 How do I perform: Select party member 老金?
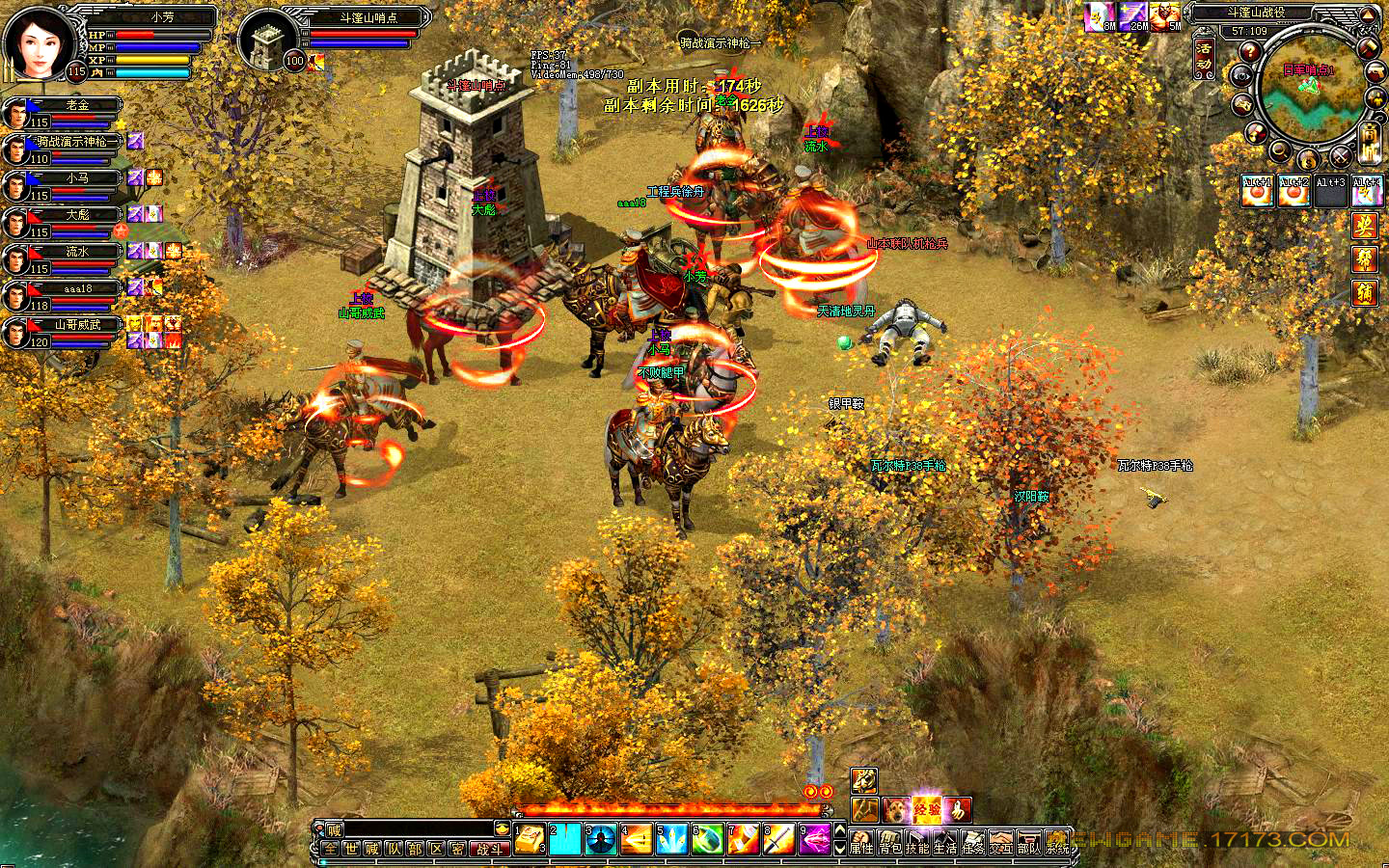click(x=77, y=106)
